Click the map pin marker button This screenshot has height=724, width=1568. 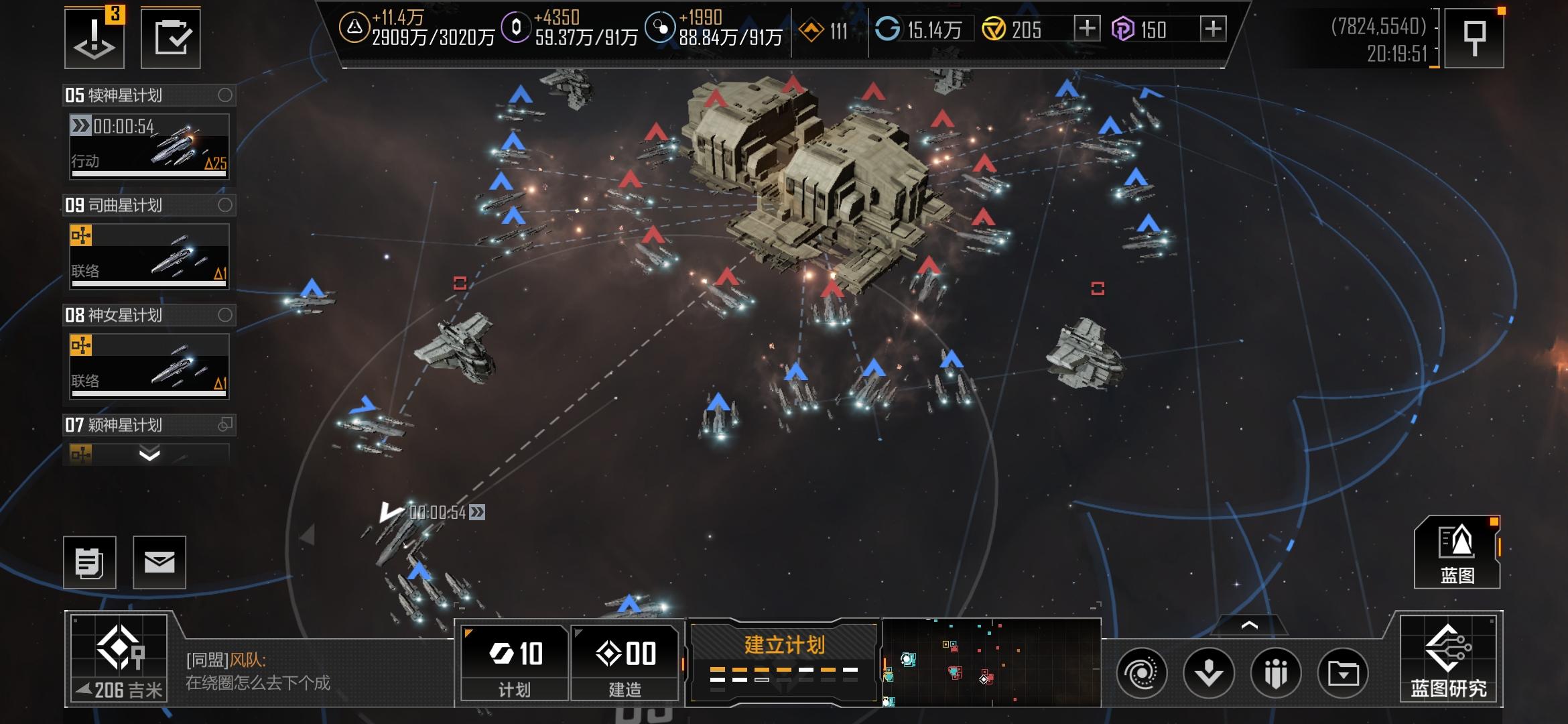1474,38
